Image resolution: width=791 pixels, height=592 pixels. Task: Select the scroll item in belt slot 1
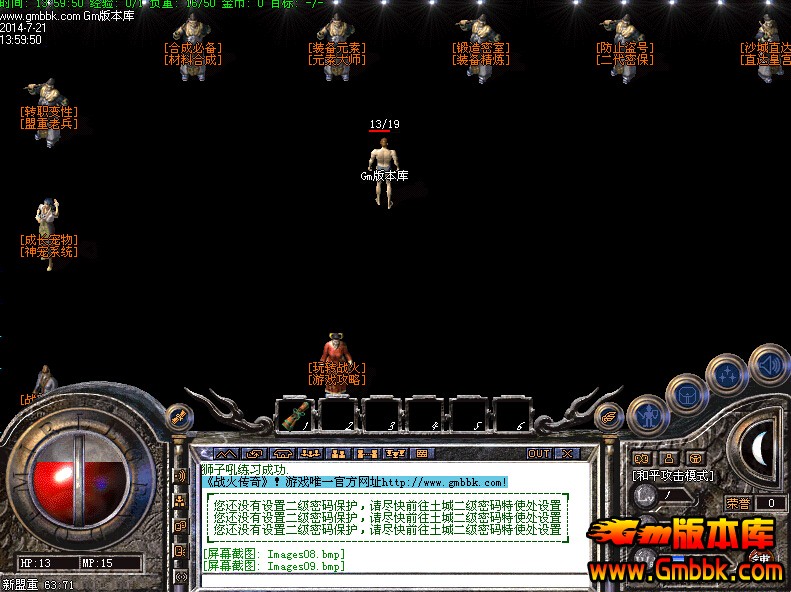[298, 414]
